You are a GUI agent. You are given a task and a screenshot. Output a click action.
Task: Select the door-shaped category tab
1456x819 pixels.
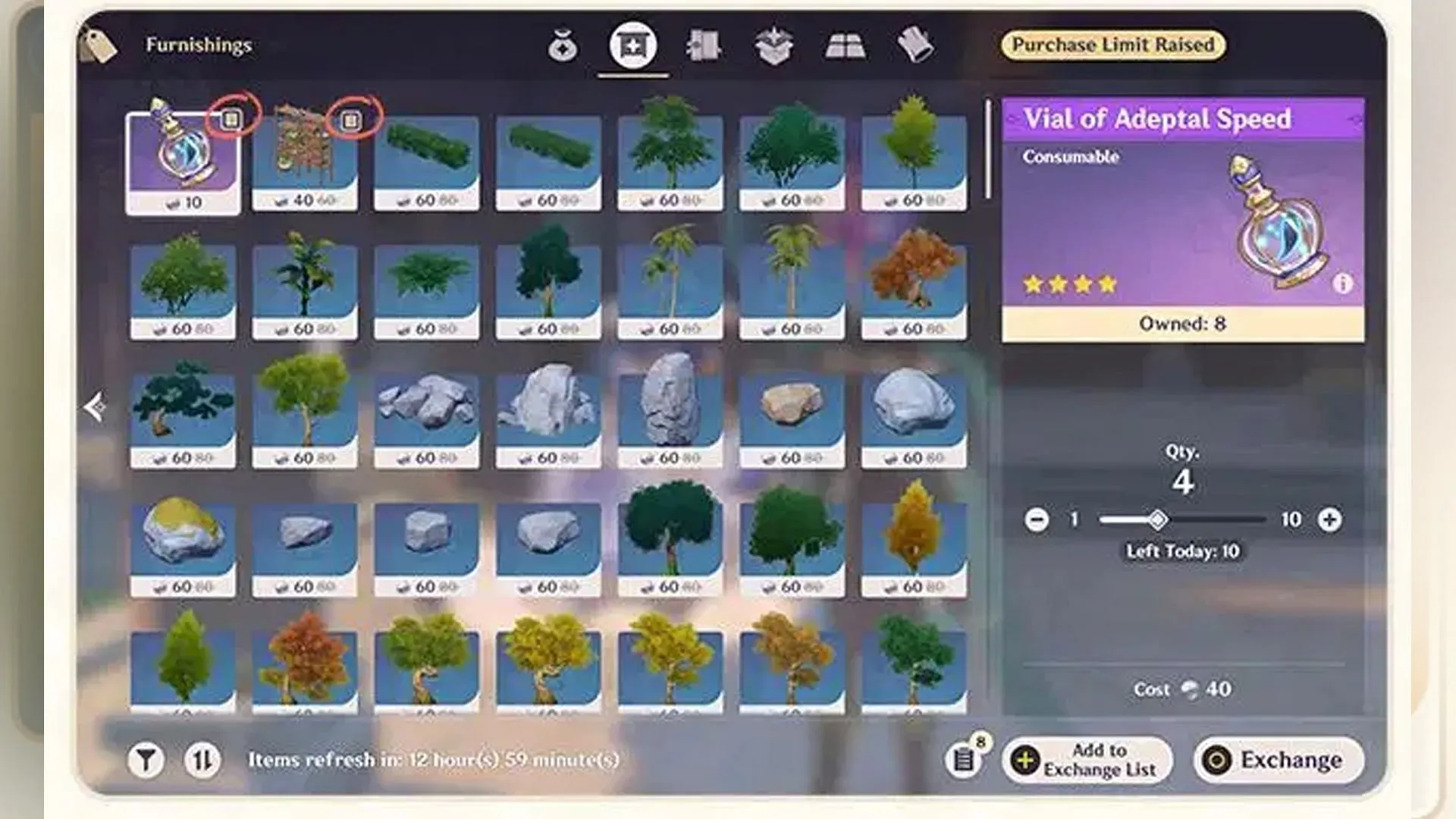tap(703, 46)
